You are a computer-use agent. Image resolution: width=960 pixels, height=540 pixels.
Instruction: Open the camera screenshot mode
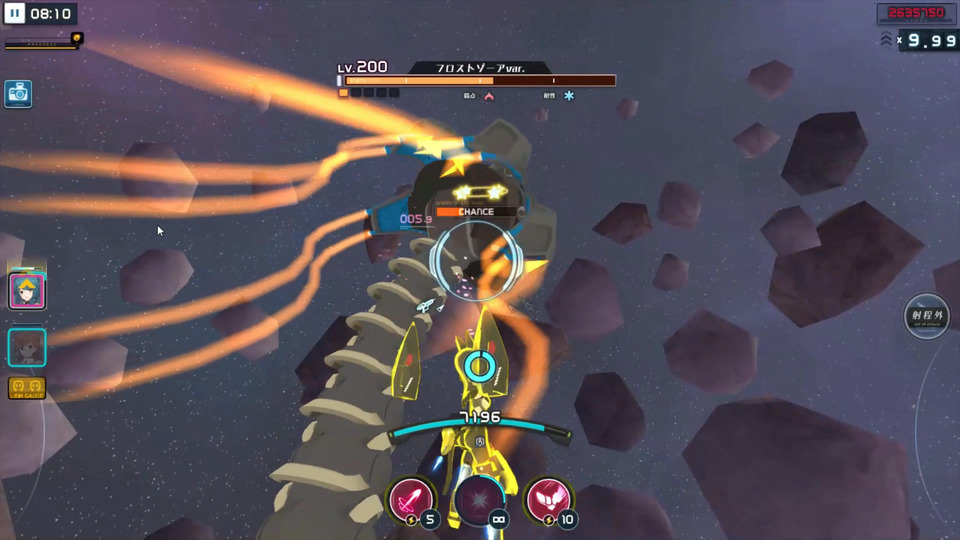tap(18, 94)
